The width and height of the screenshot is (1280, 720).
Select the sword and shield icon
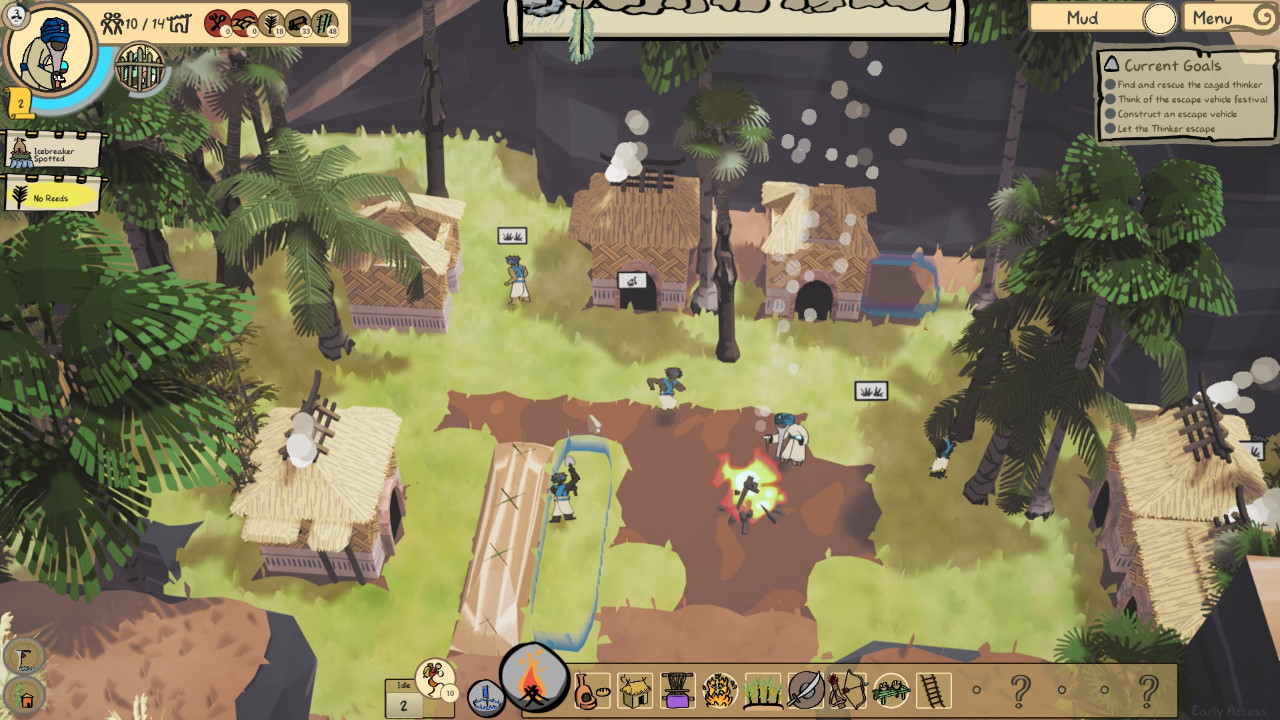[x=805, y=689]
